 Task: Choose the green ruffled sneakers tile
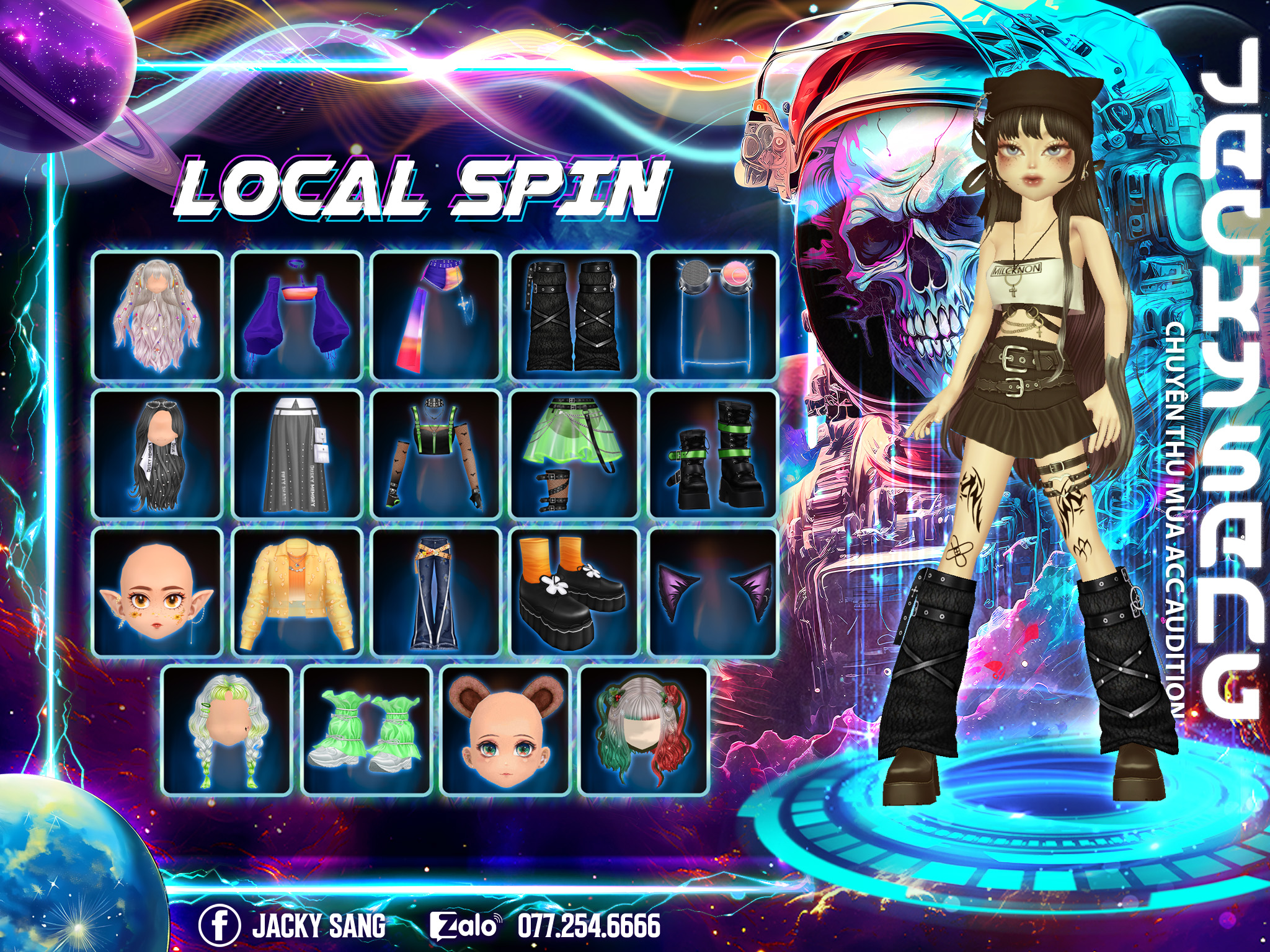coord(366,731)
